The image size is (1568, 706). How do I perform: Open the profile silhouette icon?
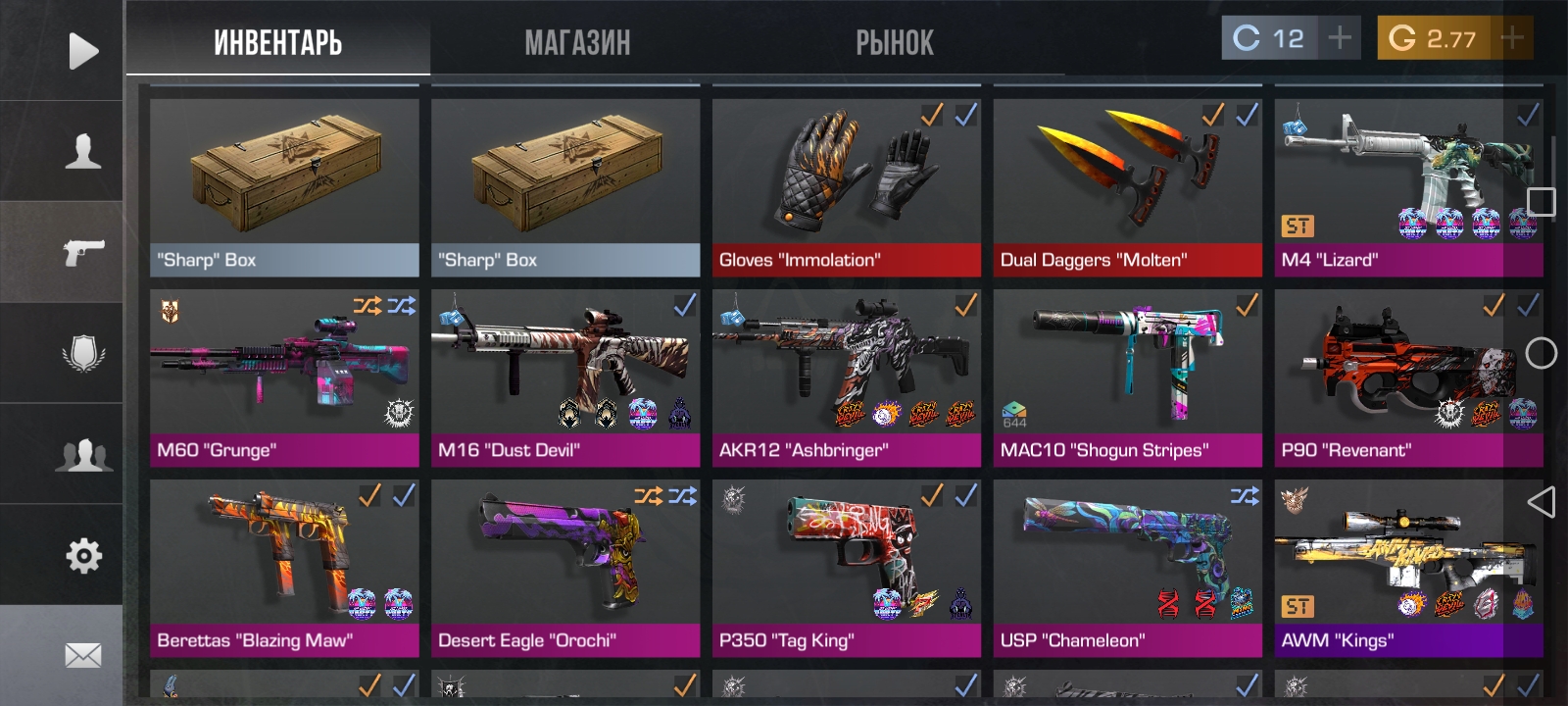(83, 152)
